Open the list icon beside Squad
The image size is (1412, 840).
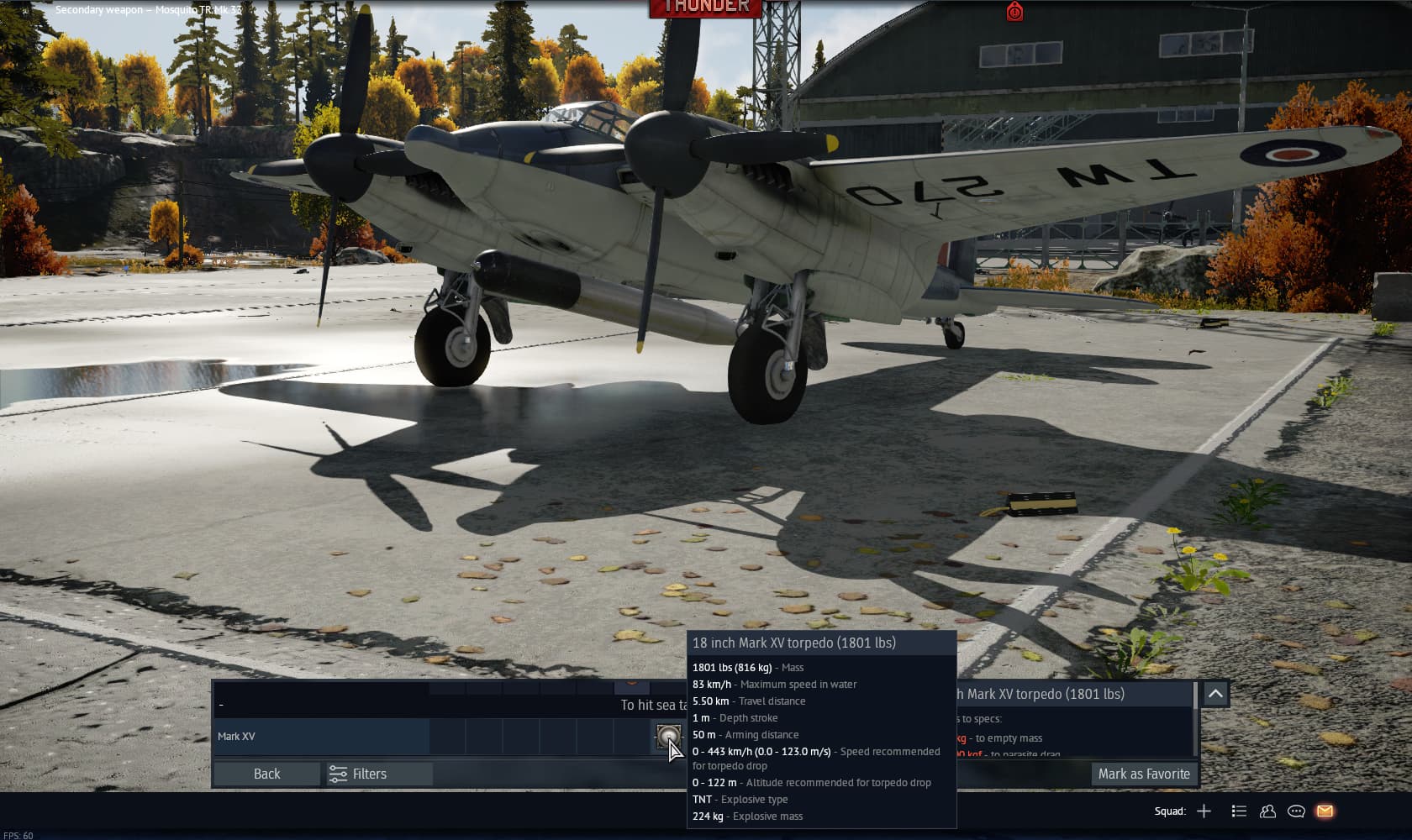(x=1239, y=811)
